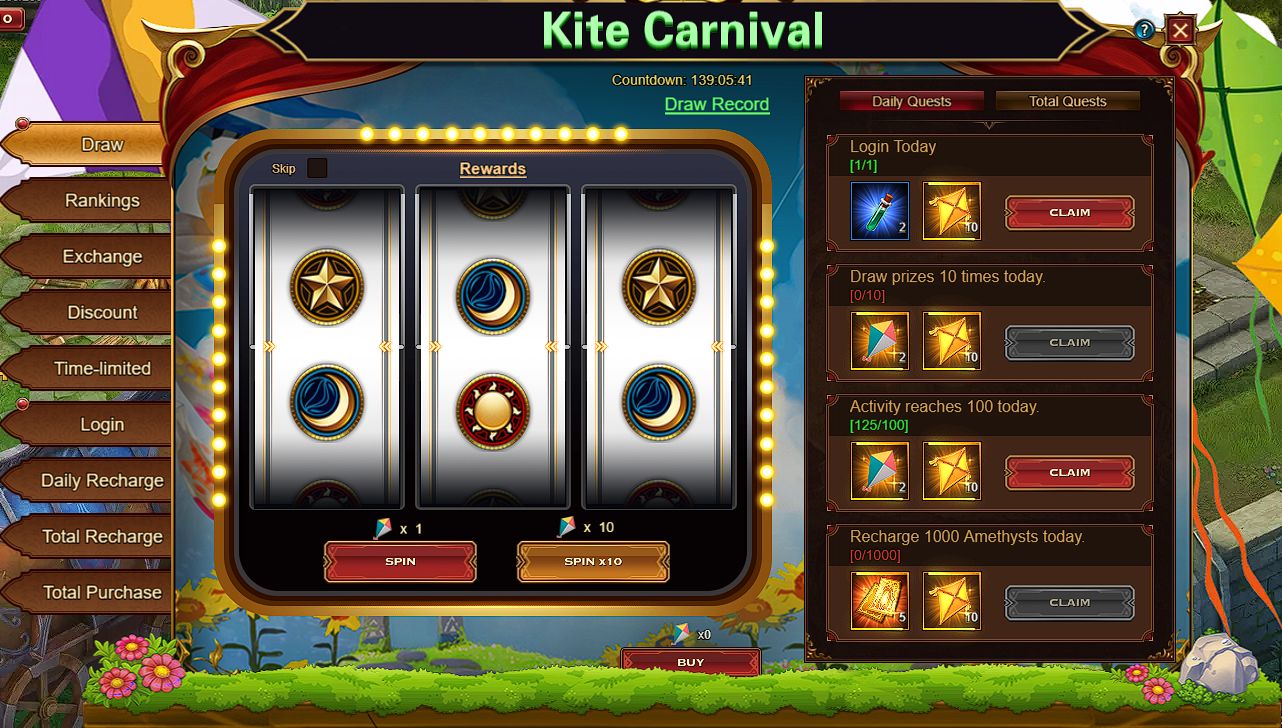Show the Daily Recharge tab

click(x=101, y=481)
